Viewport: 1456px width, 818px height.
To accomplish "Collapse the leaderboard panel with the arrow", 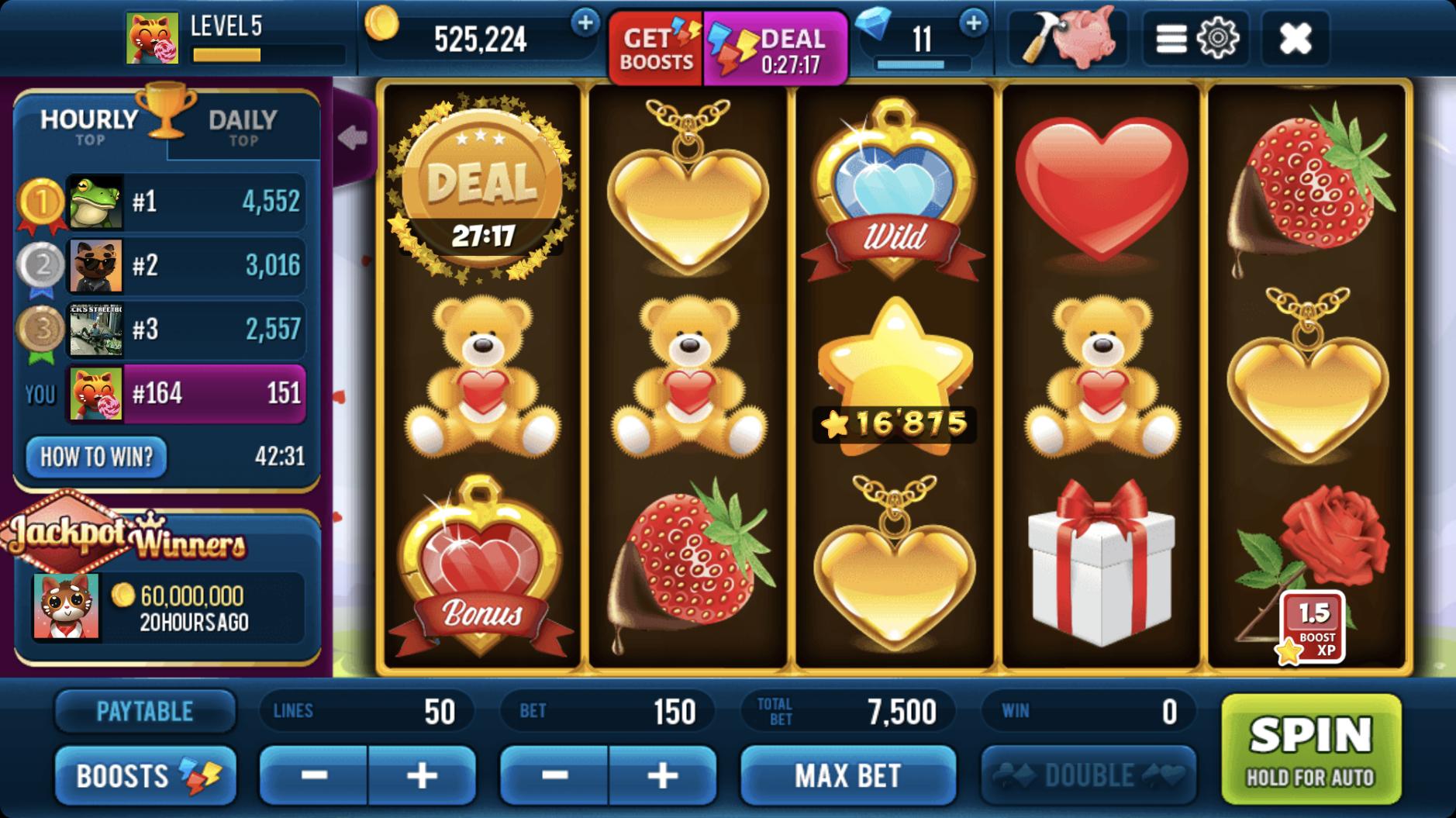I will click(354, 137).
